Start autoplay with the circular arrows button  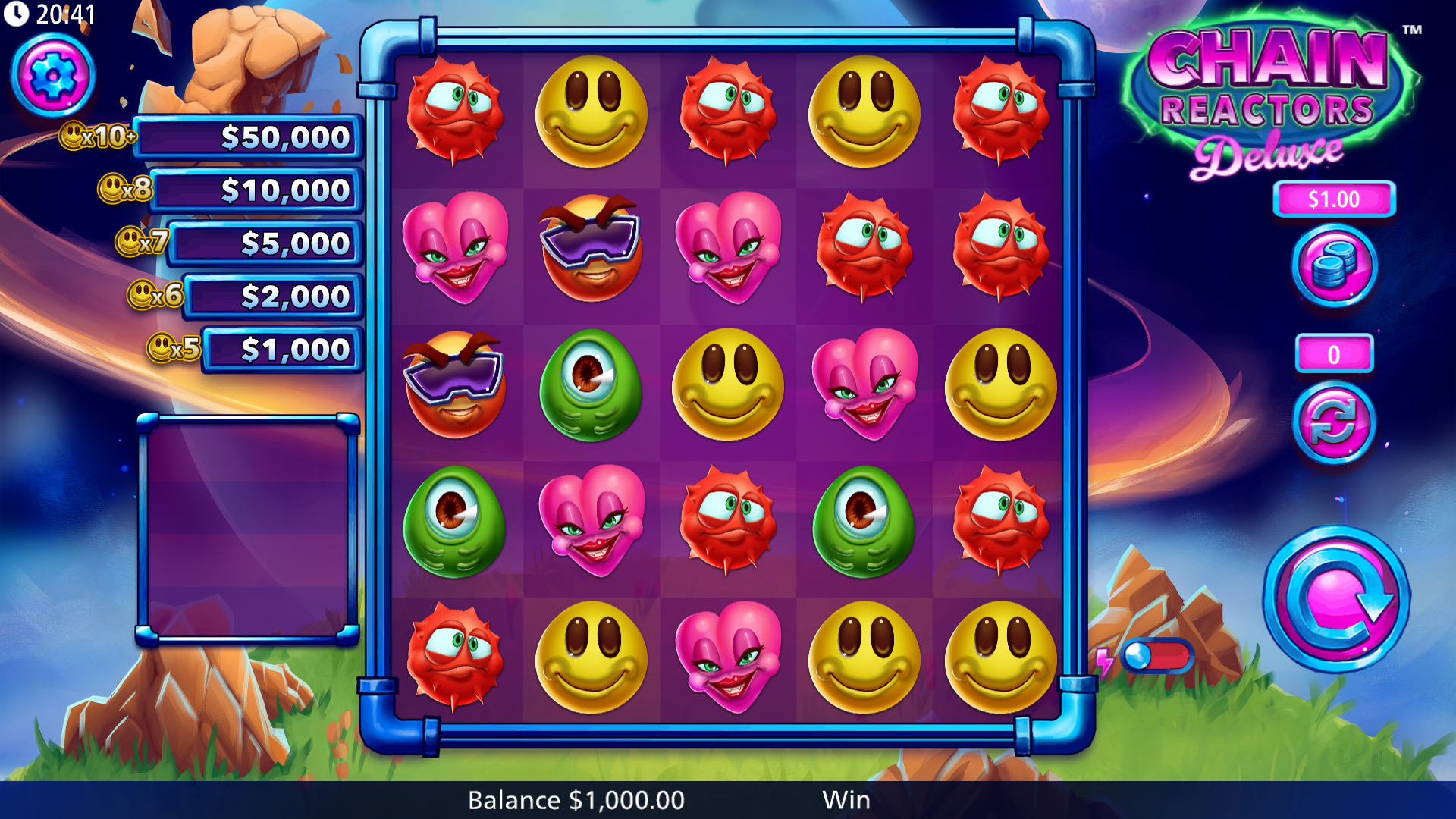point(1334,422)
